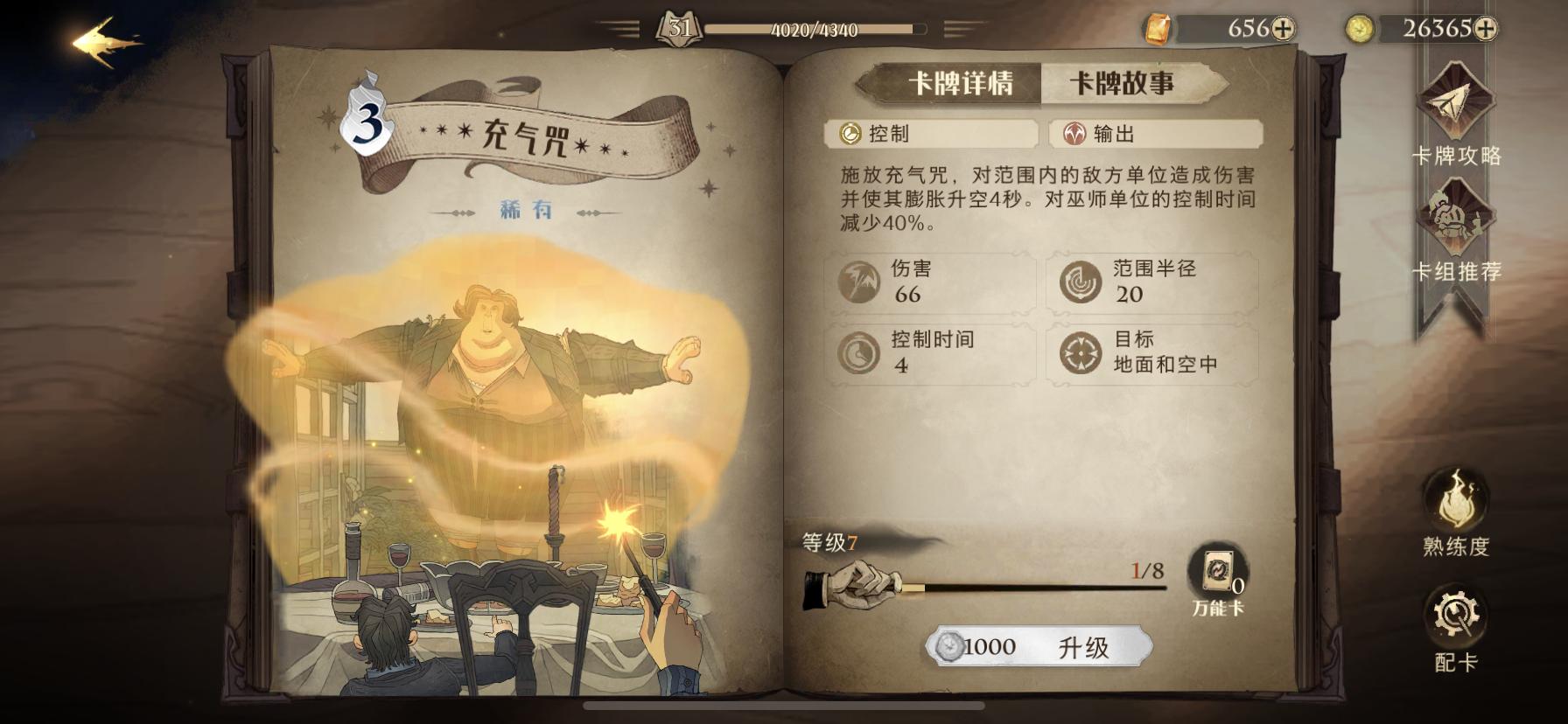Click the 控制时间 control time icon
The image size is (1568, 724).
point(860,352)
